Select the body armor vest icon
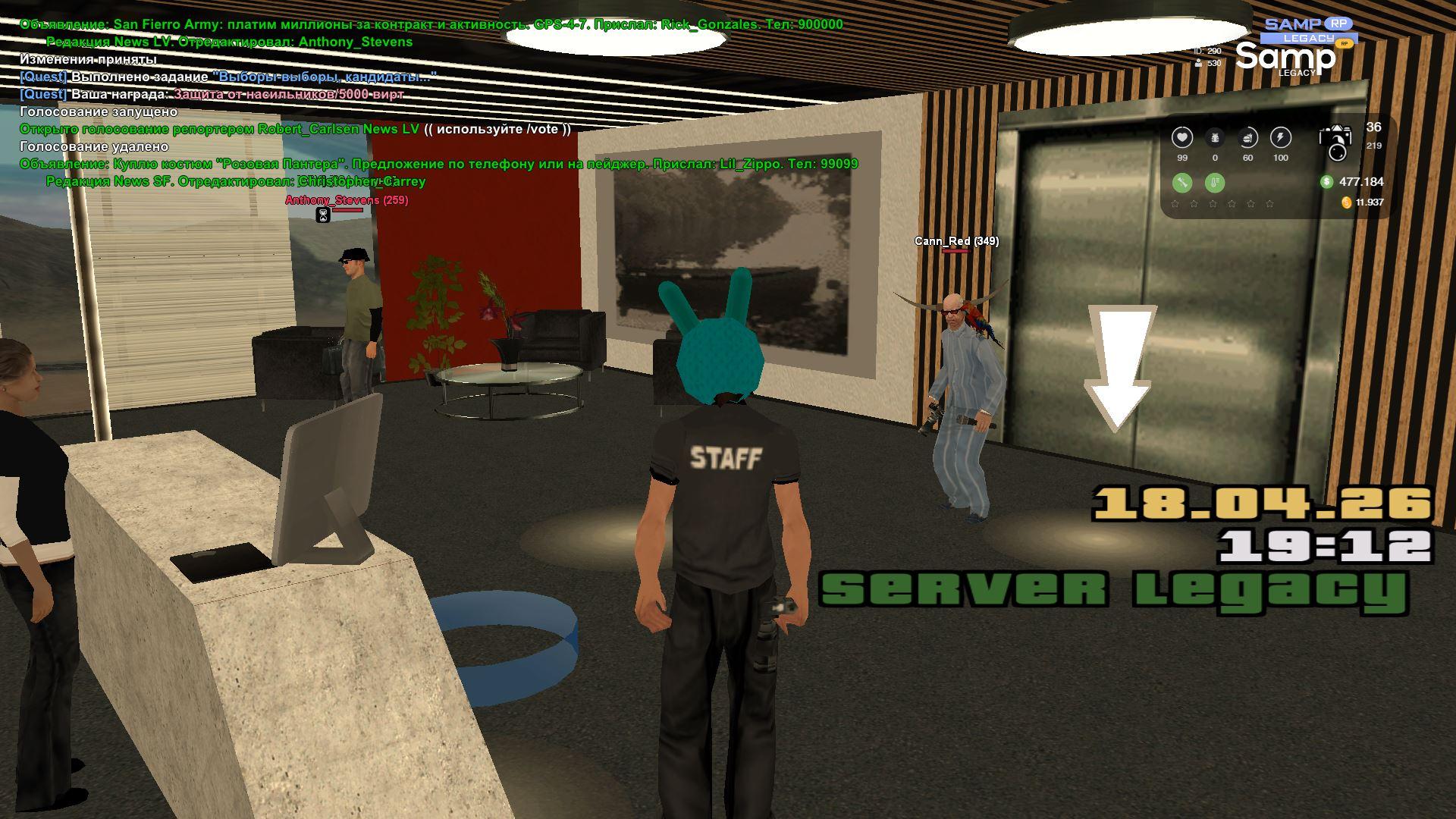The image size is (1456, 819). tap(1215, 138)
